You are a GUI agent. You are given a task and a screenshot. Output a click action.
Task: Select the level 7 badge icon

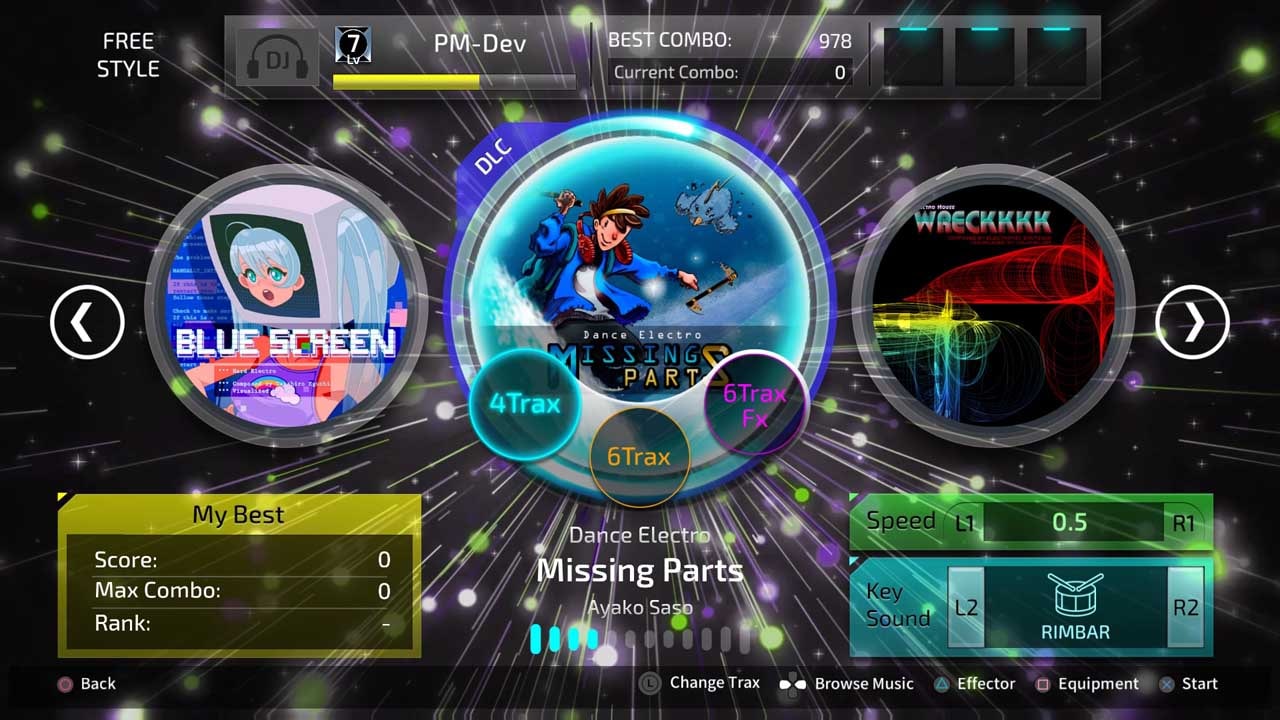[x=352, y=45]
